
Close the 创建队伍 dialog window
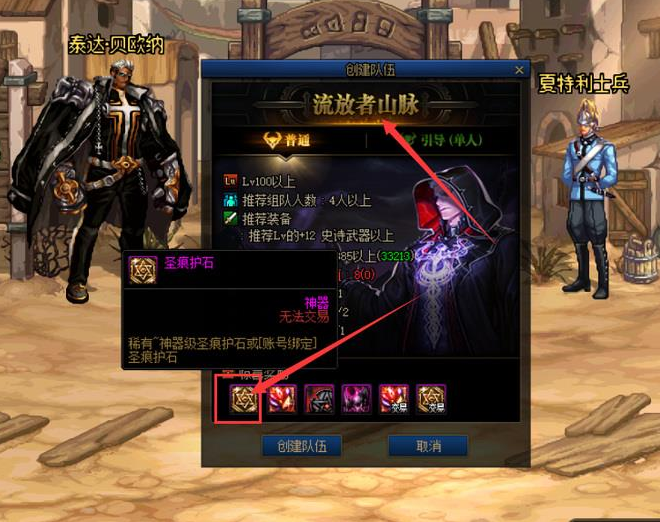[519, 70]
